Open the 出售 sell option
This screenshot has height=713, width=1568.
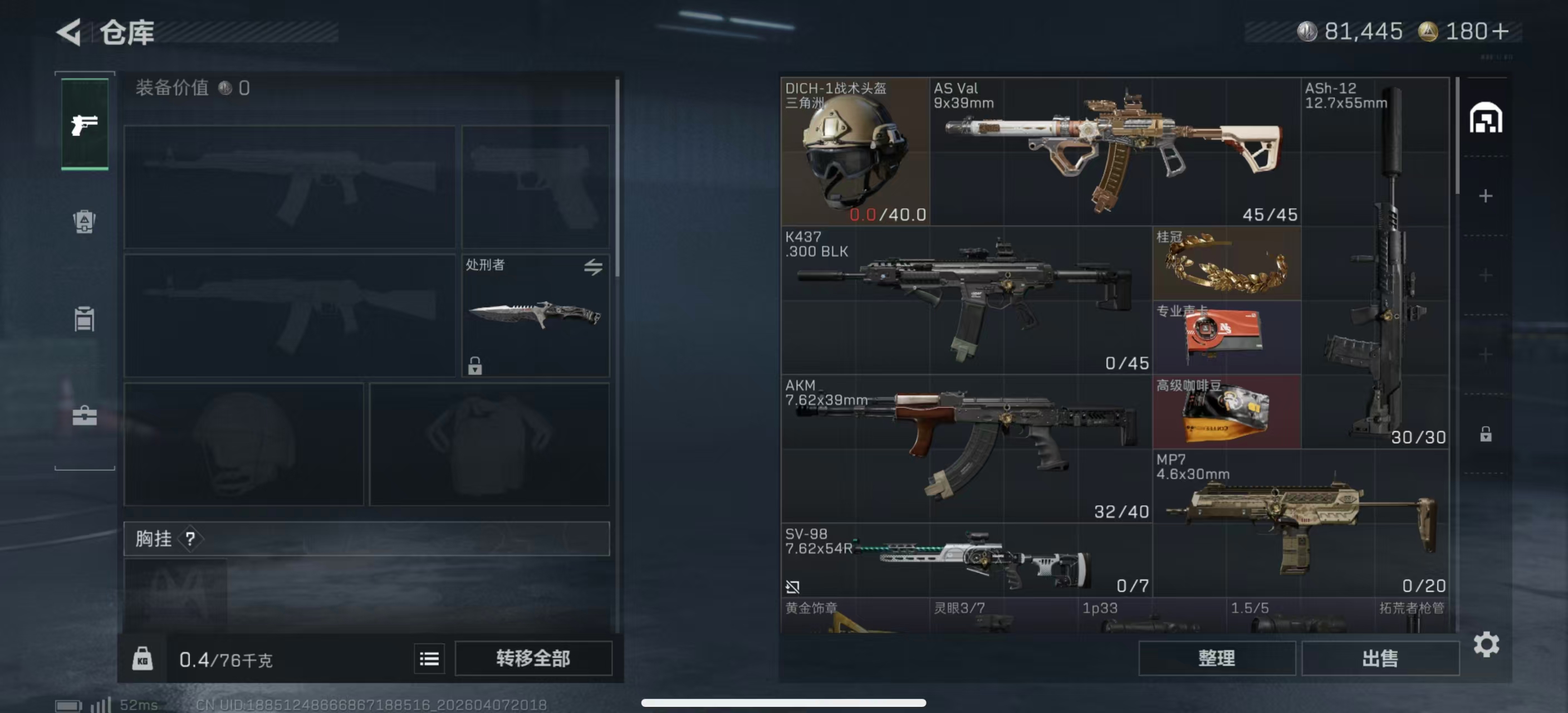pos(1380,658)
